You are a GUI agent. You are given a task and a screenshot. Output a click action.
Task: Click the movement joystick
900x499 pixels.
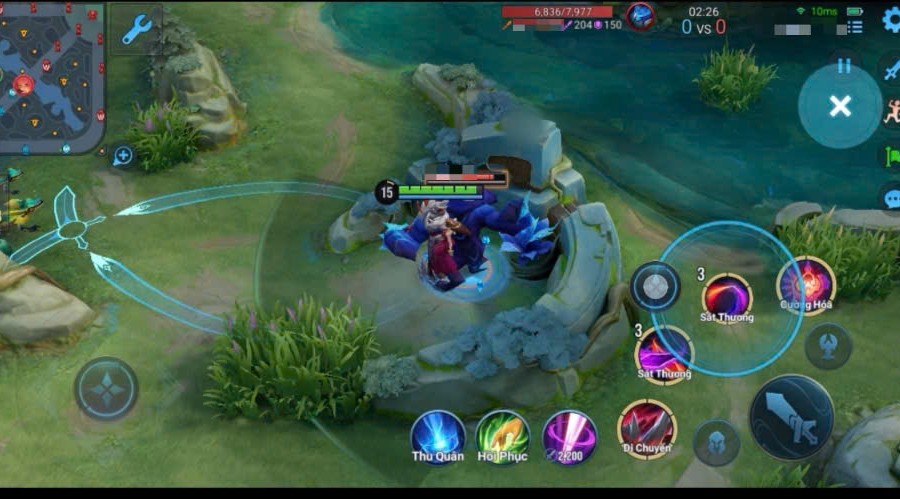[106, 388]
